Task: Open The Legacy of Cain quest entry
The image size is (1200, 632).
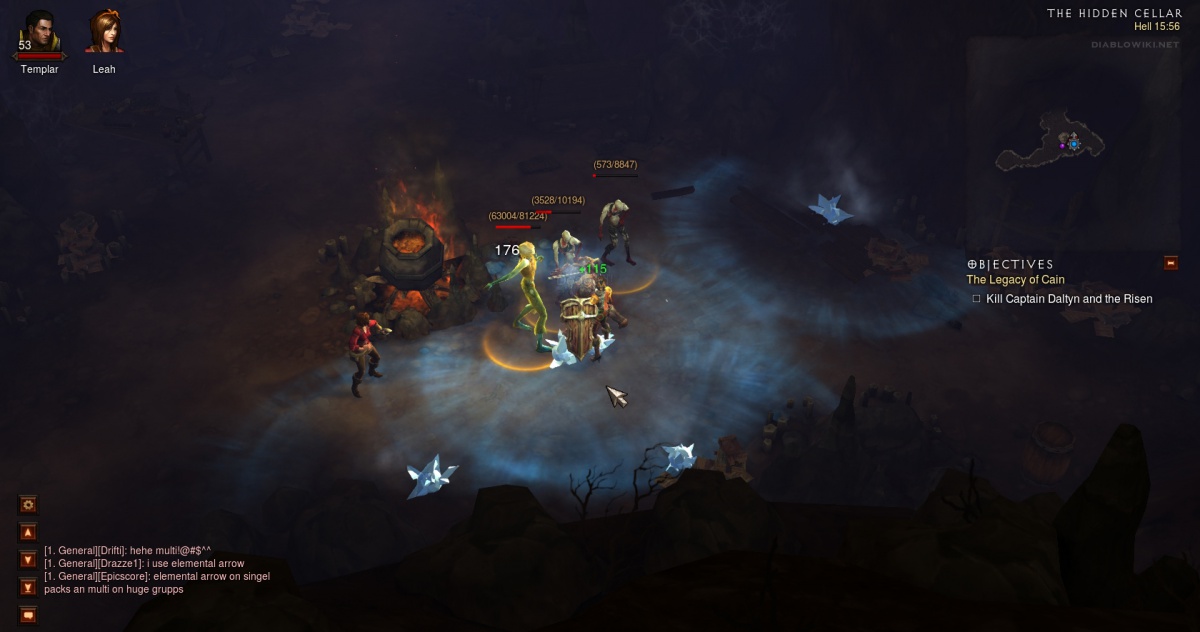Action: pyautogui.click(x=1015, y=280)
